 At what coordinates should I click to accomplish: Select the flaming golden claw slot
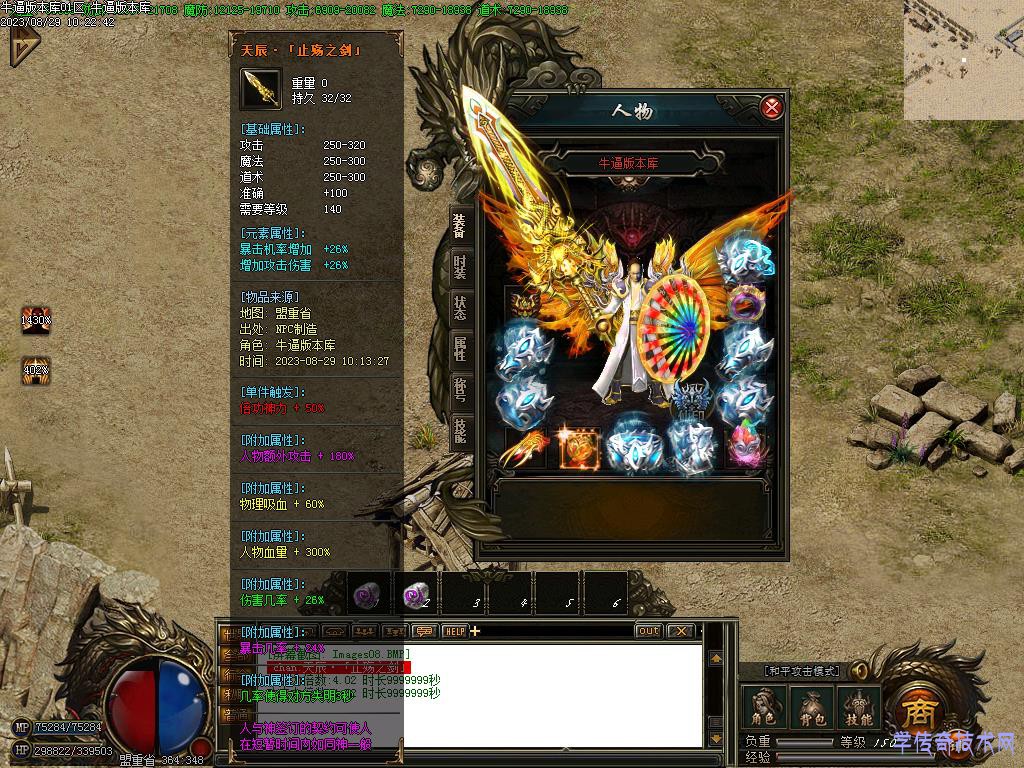pyautogui.click(x=524, y=449)
